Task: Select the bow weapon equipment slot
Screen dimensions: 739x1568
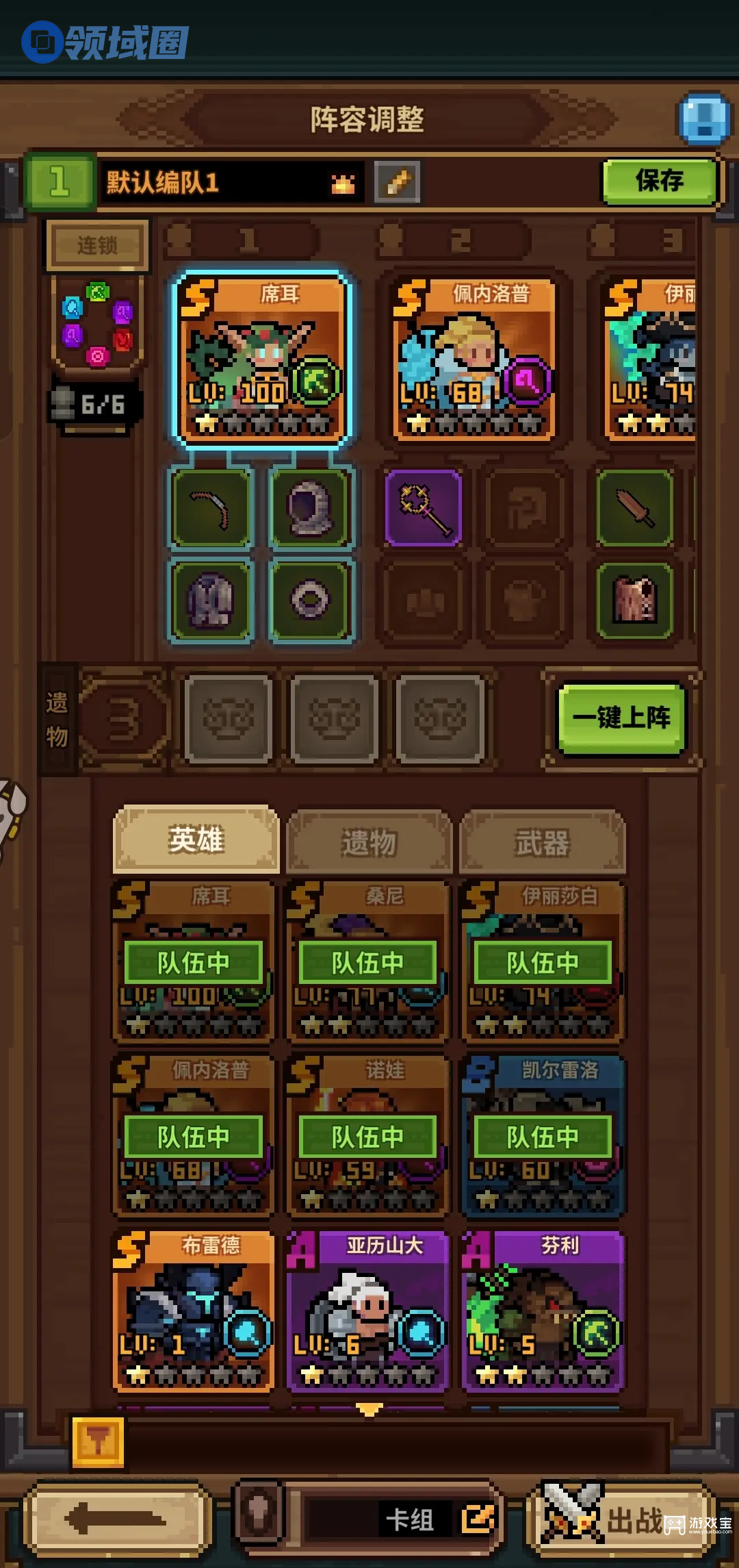Action: click(x=211, y=507)
